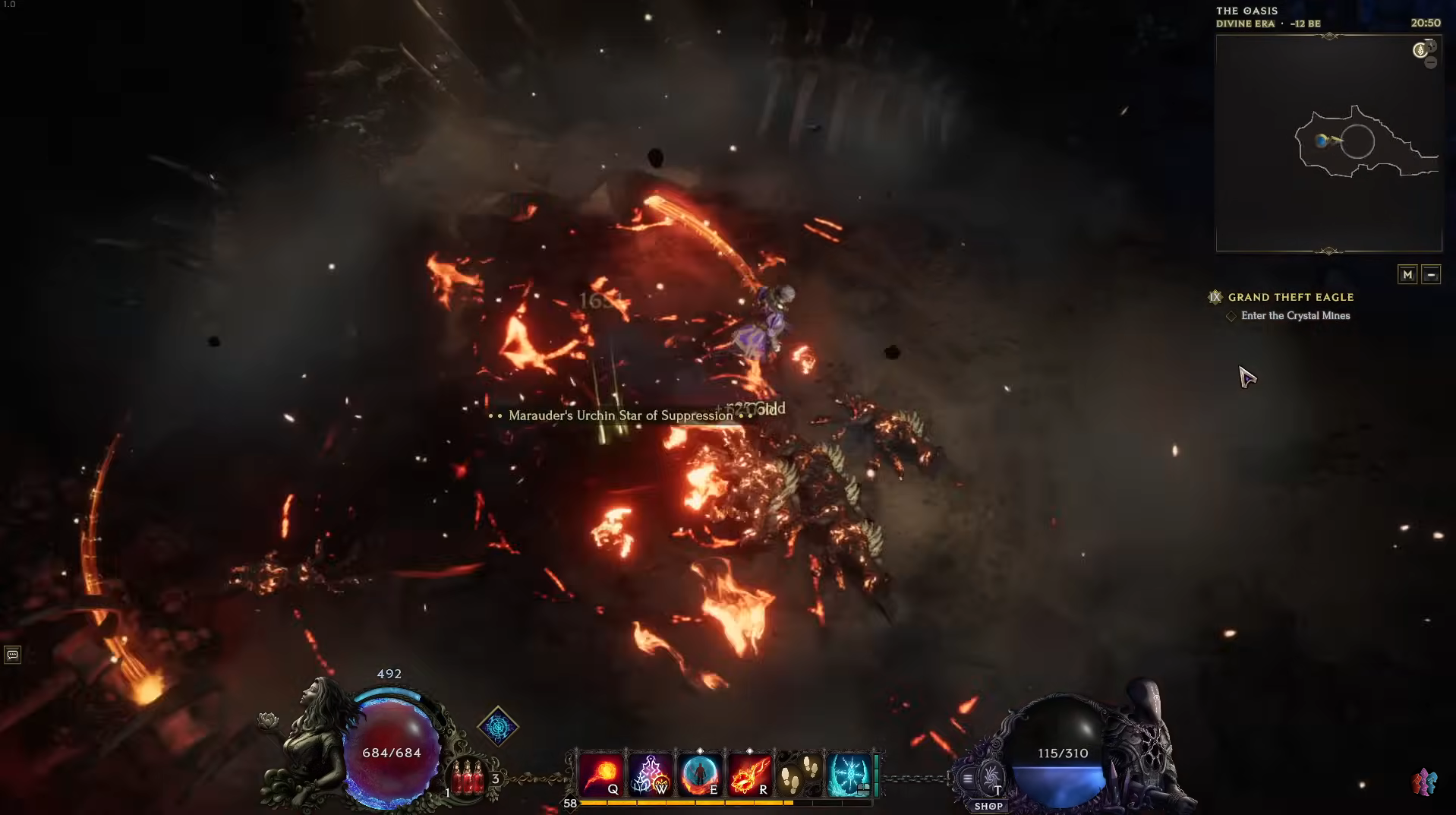Screen dimensions: 1456x815
Task: Click the minimap of The Oasis
Action: (x=1328, y=143)
